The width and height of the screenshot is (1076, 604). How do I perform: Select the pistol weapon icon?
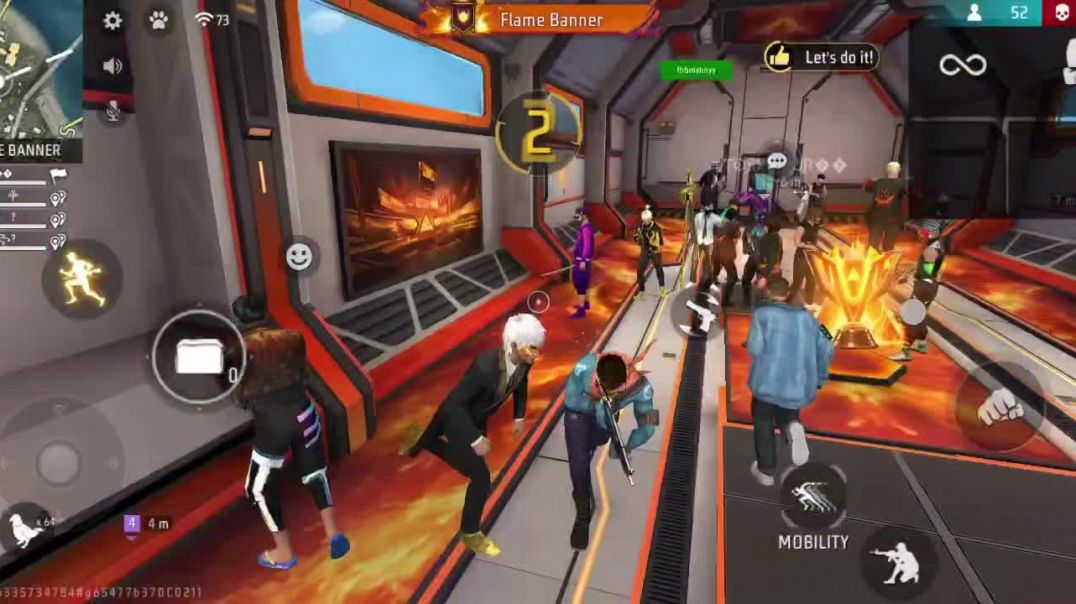pyautogui.click(x=701, y=311)
